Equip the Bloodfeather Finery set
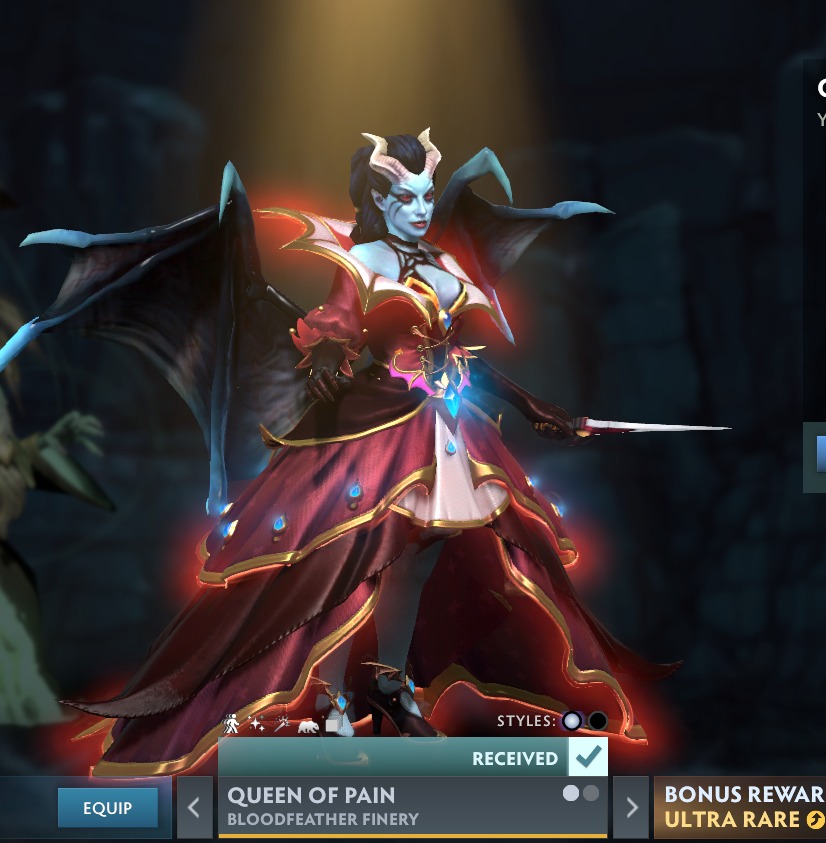Image resolution: width=826 pixels, height=843 pixels. coord(107,807)
